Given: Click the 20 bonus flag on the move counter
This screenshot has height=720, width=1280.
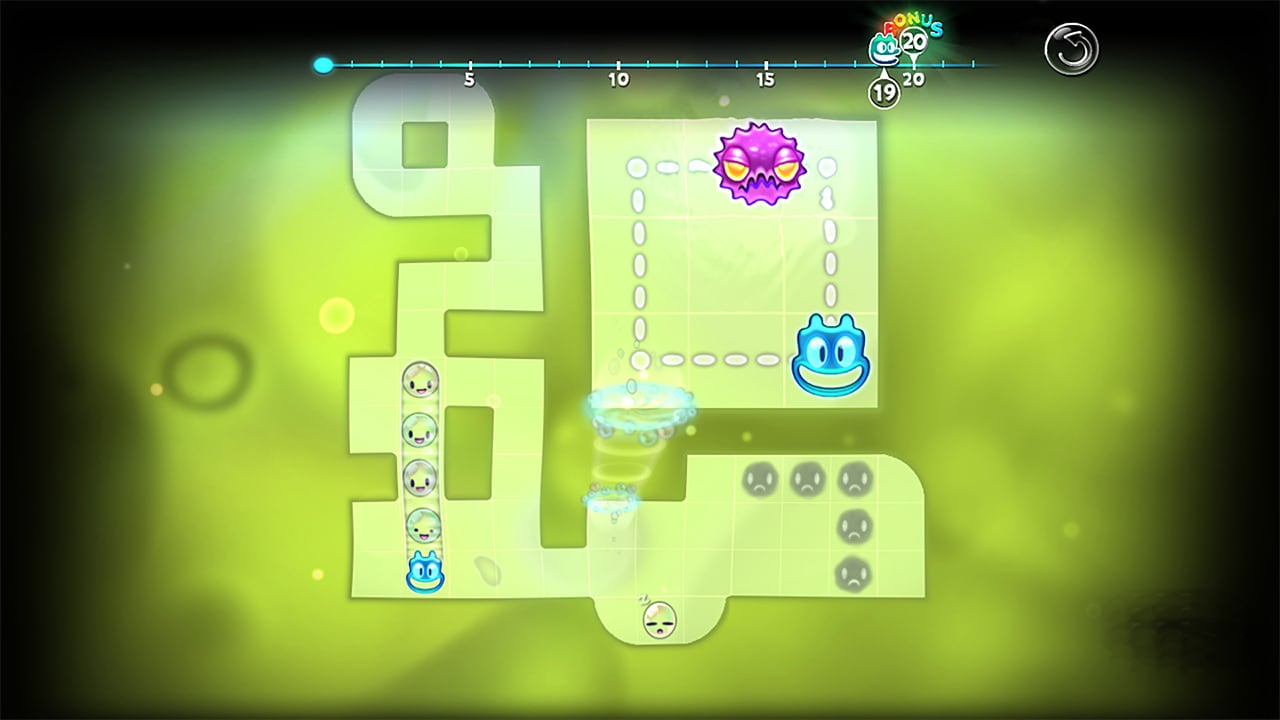Looking at the screenshot, I should 914,40.
